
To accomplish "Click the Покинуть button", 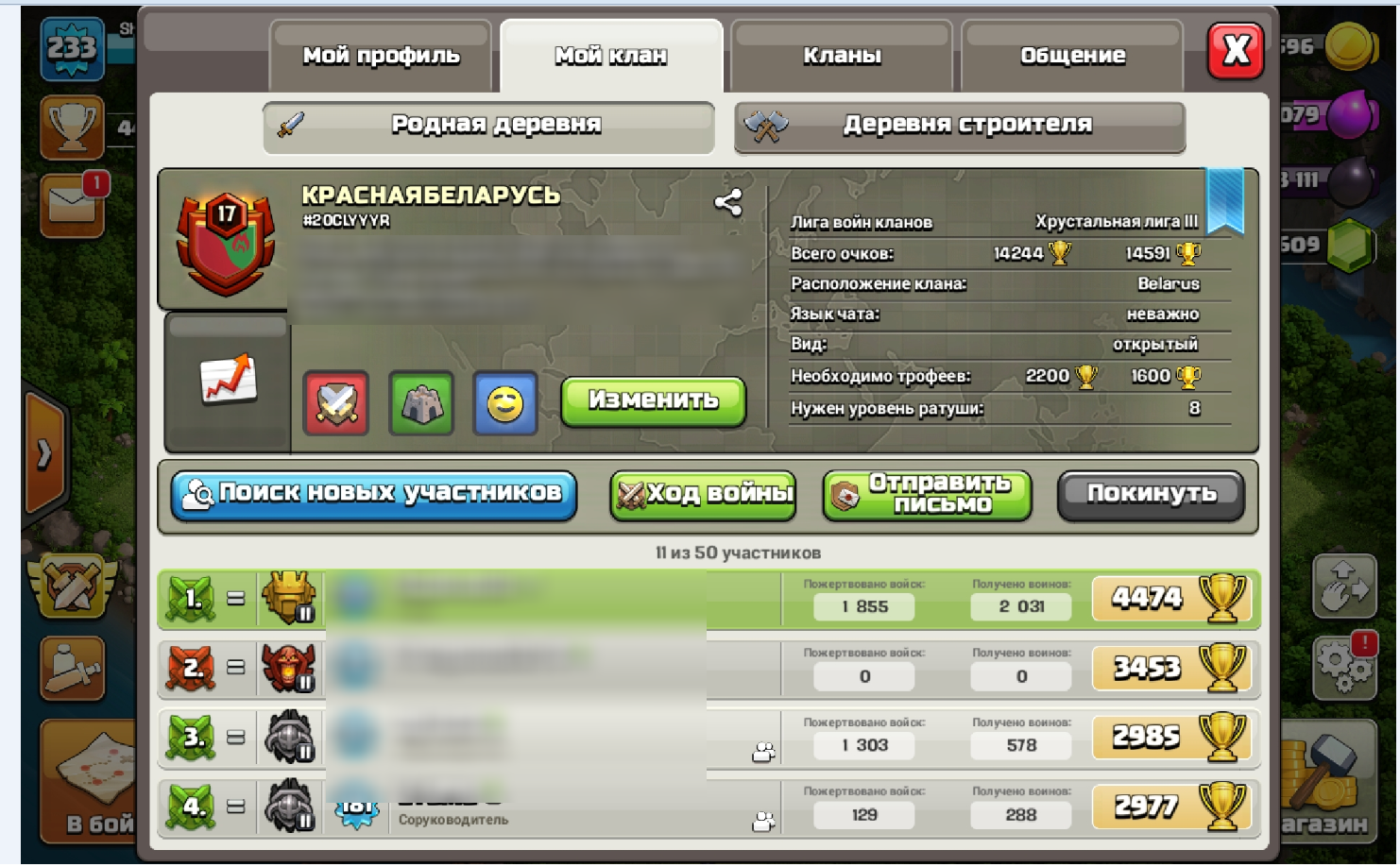I will pyautogui.click(x=1151, y=493).
